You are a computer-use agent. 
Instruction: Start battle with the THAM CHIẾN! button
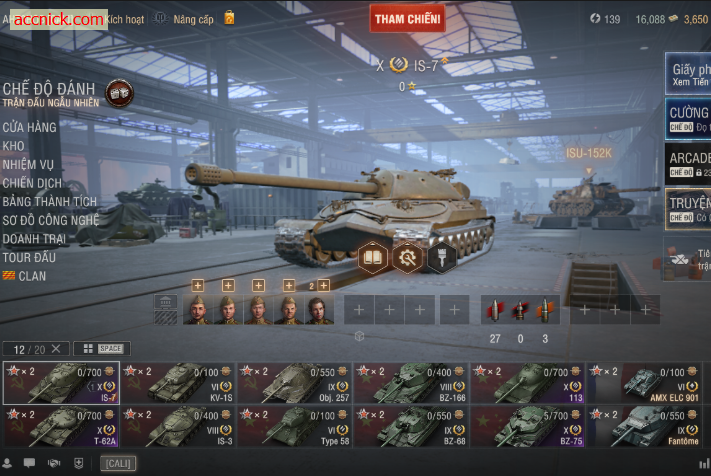click(408, 18)
